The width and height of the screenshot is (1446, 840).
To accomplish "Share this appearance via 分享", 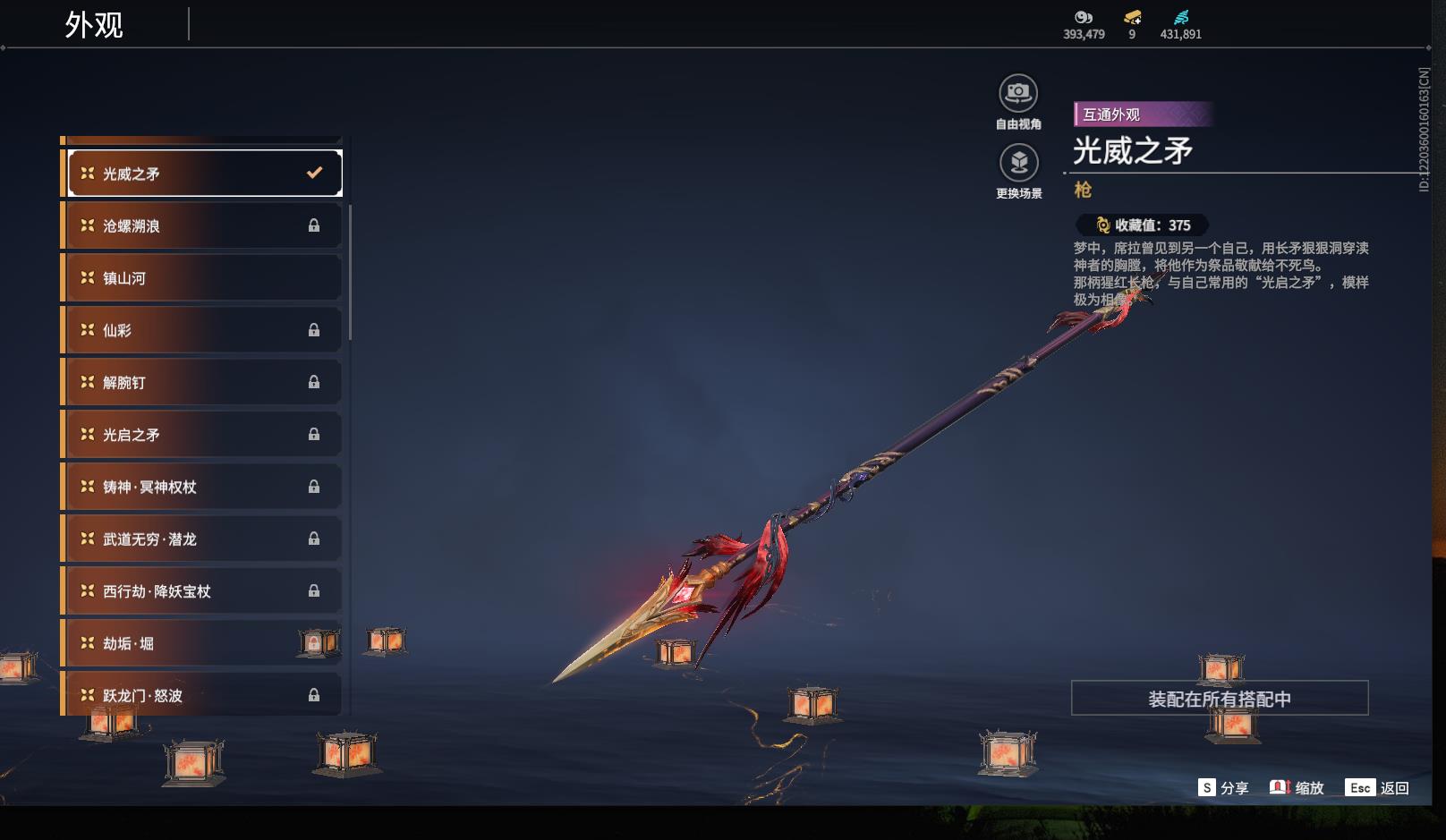I will click(1223, 788).
